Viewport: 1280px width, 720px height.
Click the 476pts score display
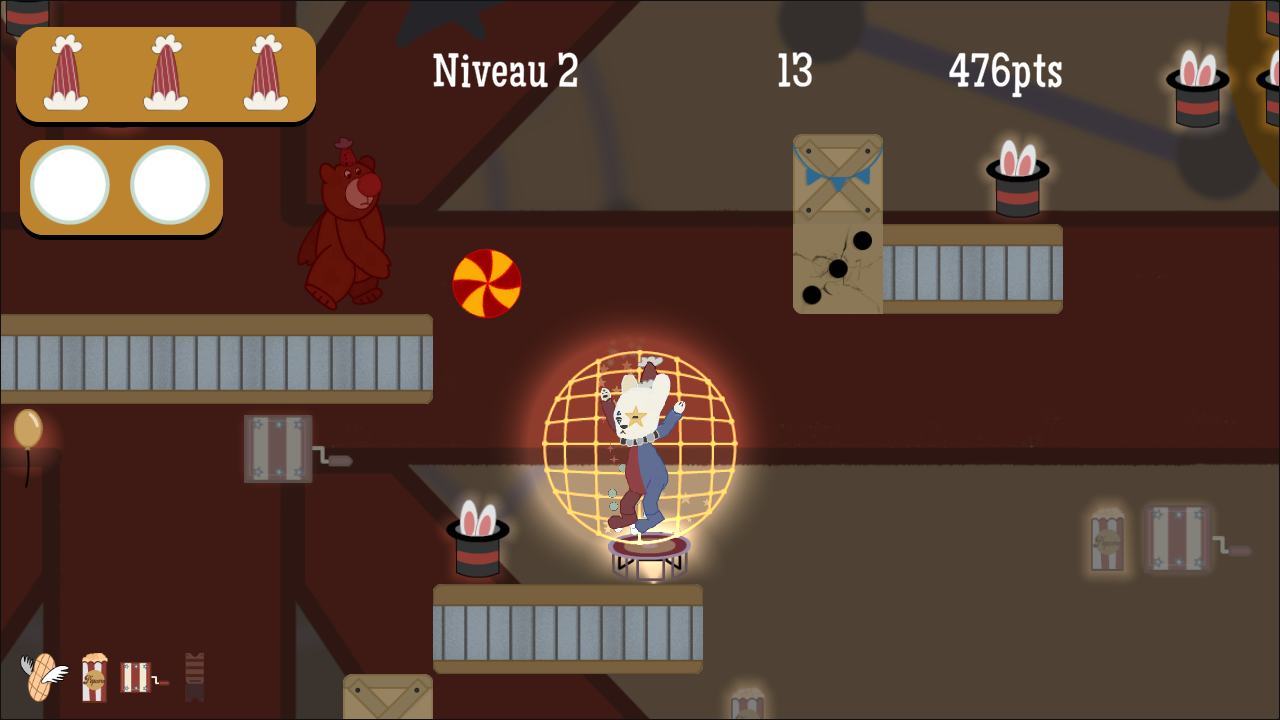[1003, 70]
